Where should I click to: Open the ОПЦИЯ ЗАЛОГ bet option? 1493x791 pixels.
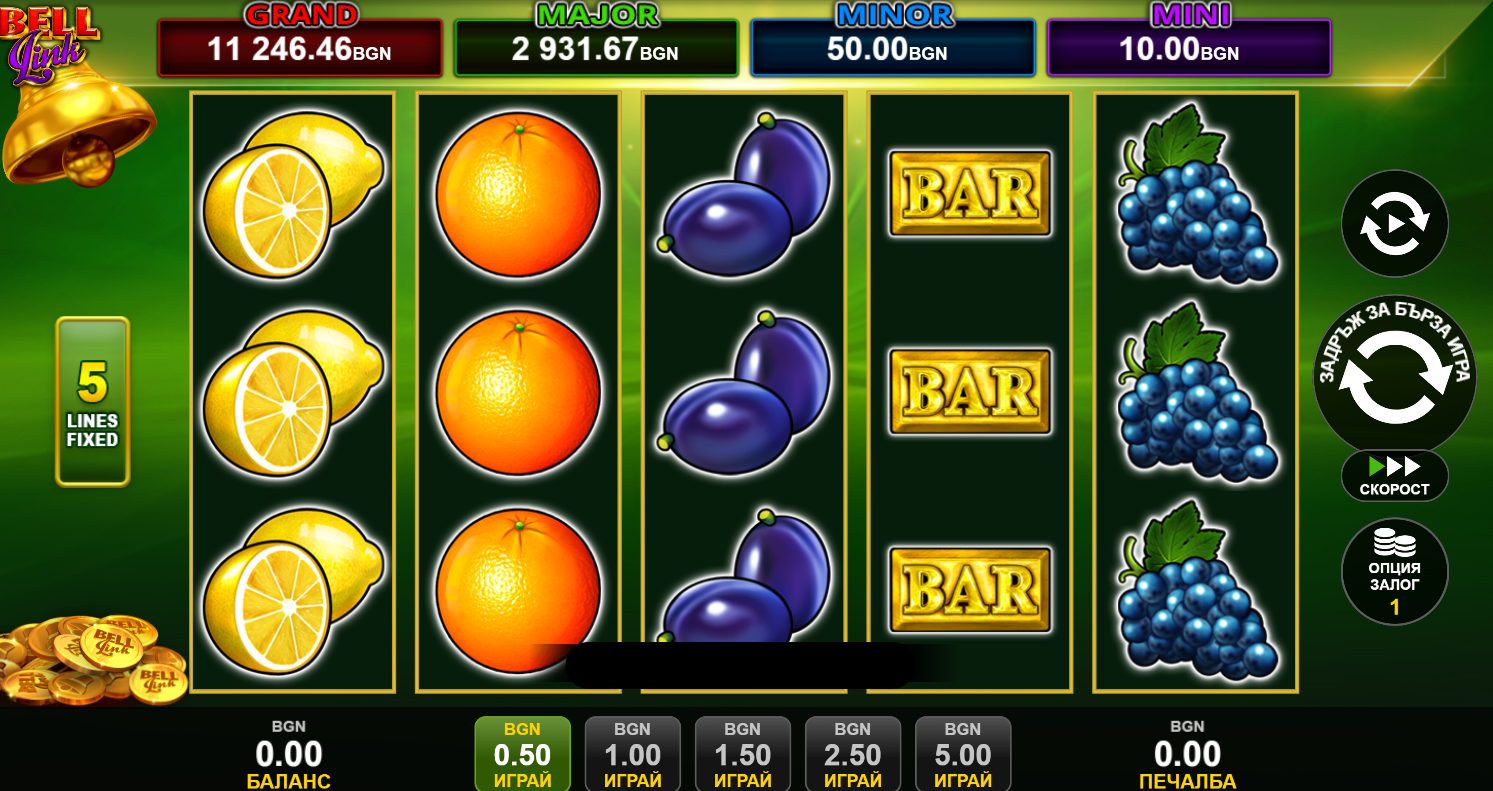tap(1394, 571)
